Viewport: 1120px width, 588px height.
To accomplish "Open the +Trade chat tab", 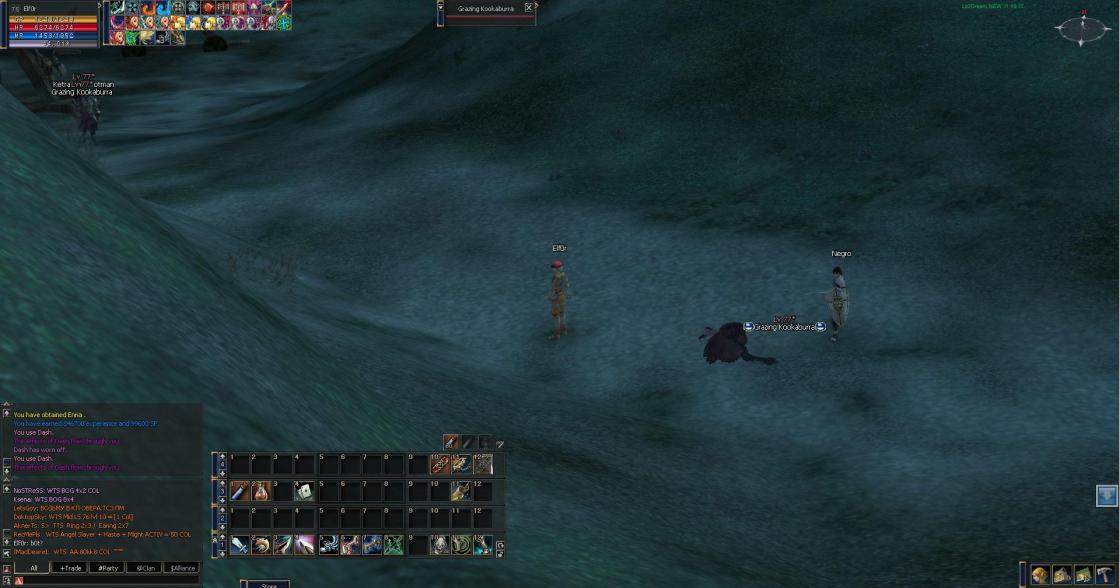I will 71,567.
